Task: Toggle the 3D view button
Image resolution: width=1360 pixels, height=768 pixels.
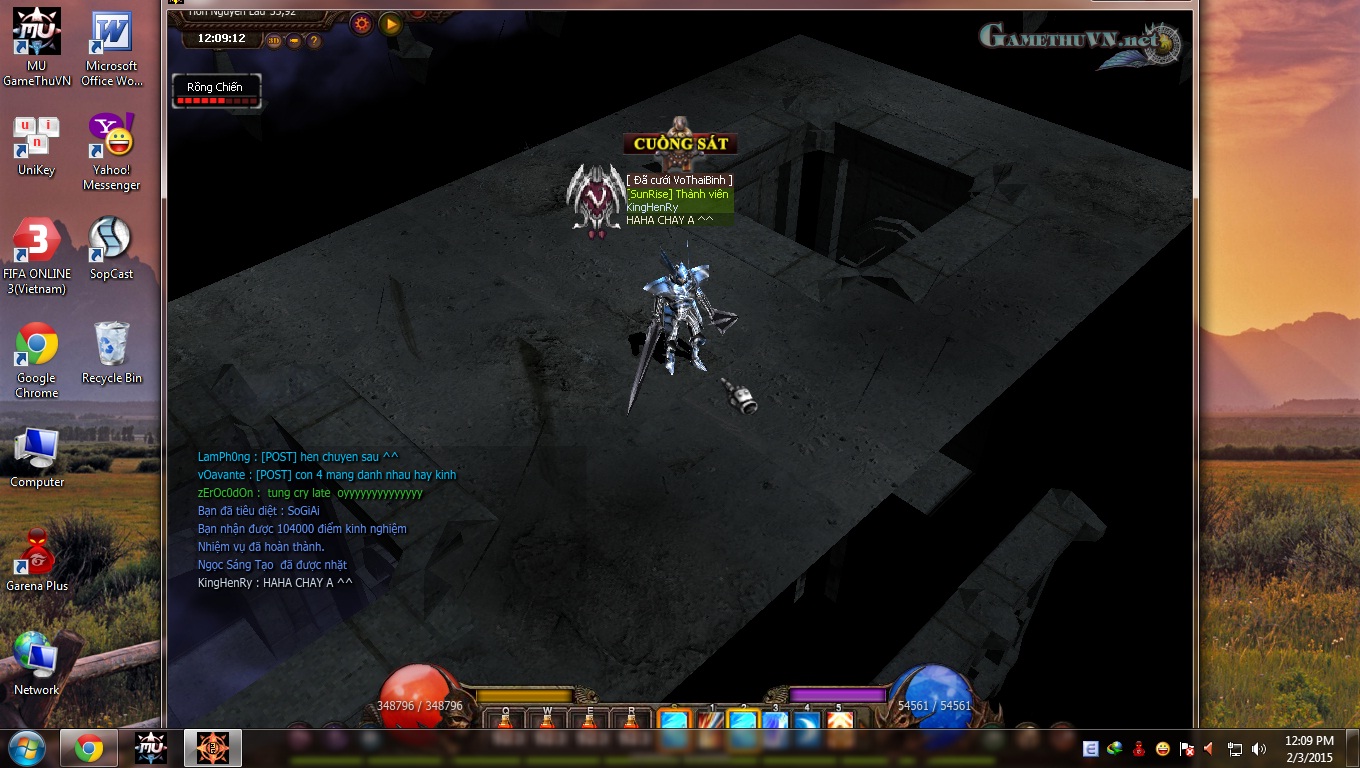Action: pos(274,41)
